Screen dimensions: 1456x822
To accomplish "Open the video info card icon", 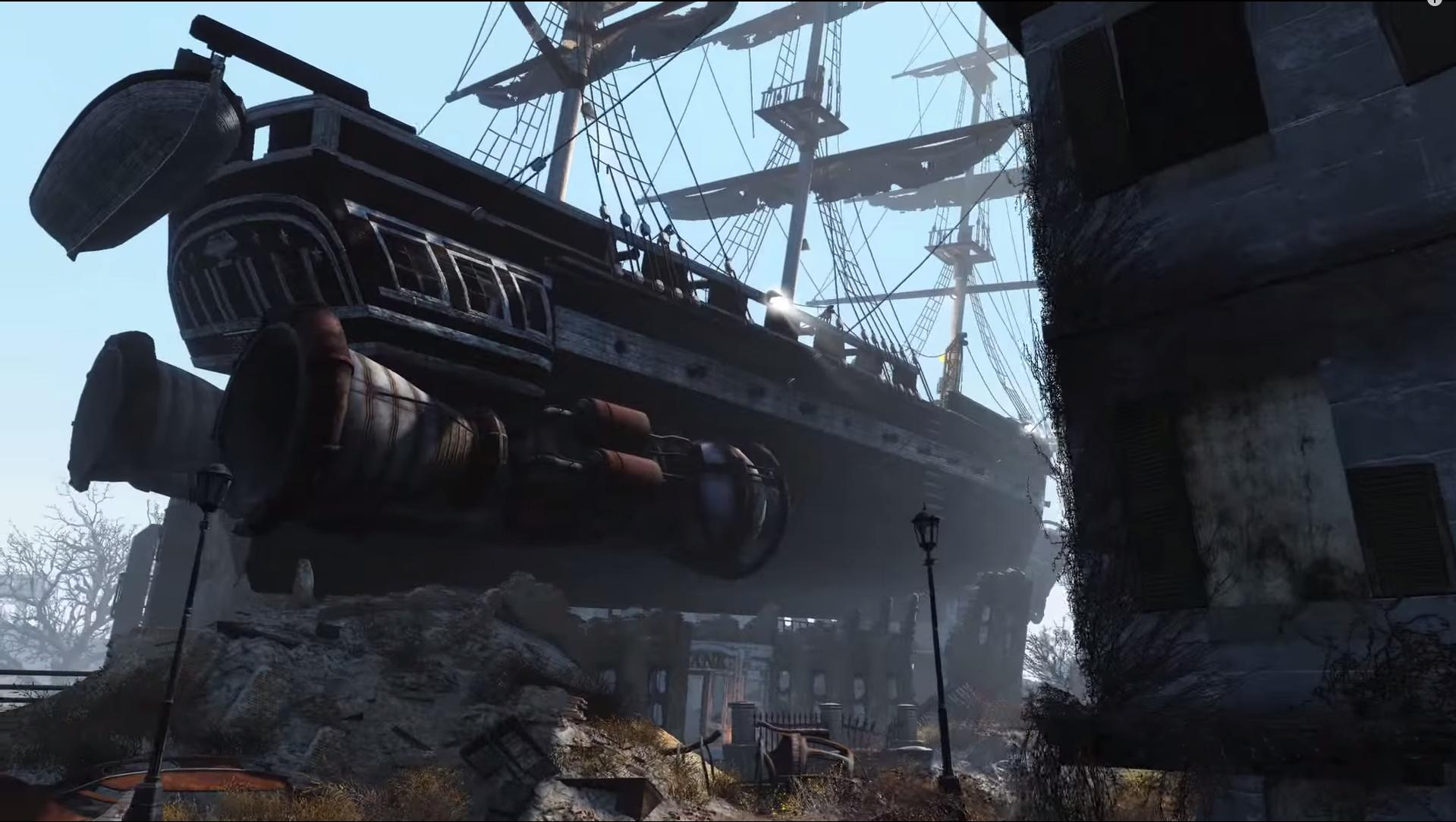I will pos(1433,2).
